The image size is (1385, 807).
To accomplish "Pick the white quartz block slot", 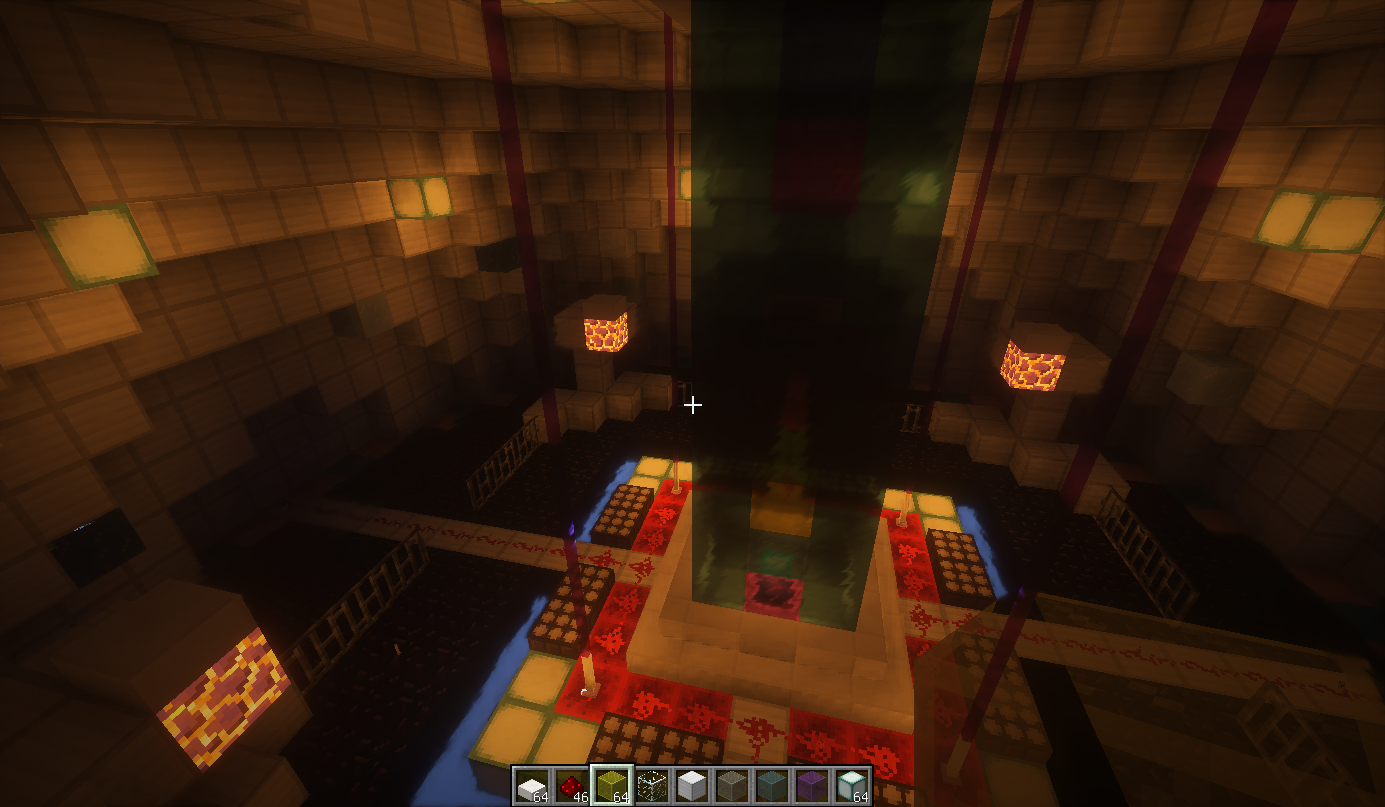I will click(691, 786).
